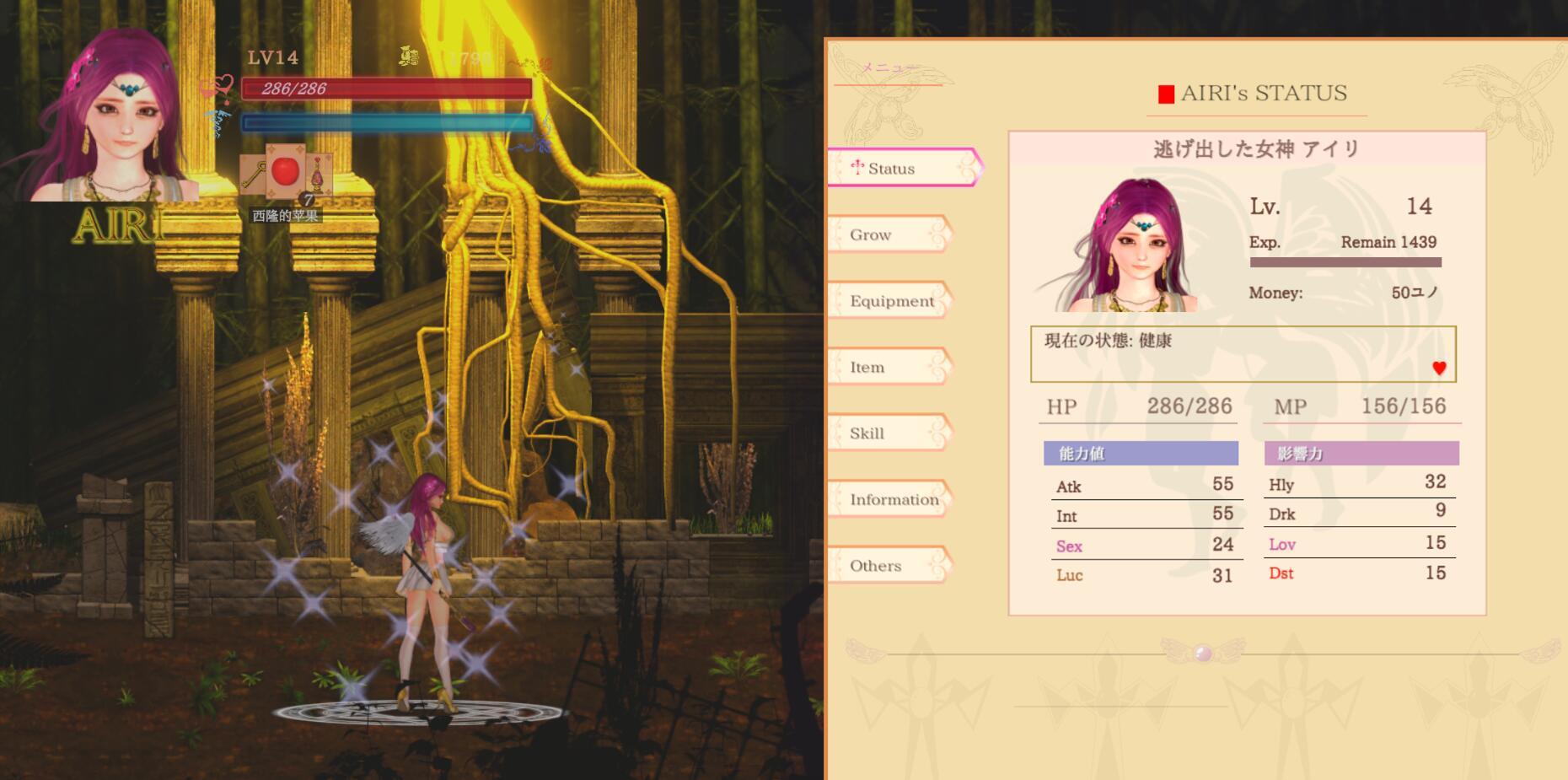Click the red heart HP icon beside the health bar
Viewport: 1568px width, 780px height.
click(x=222, y=87)
